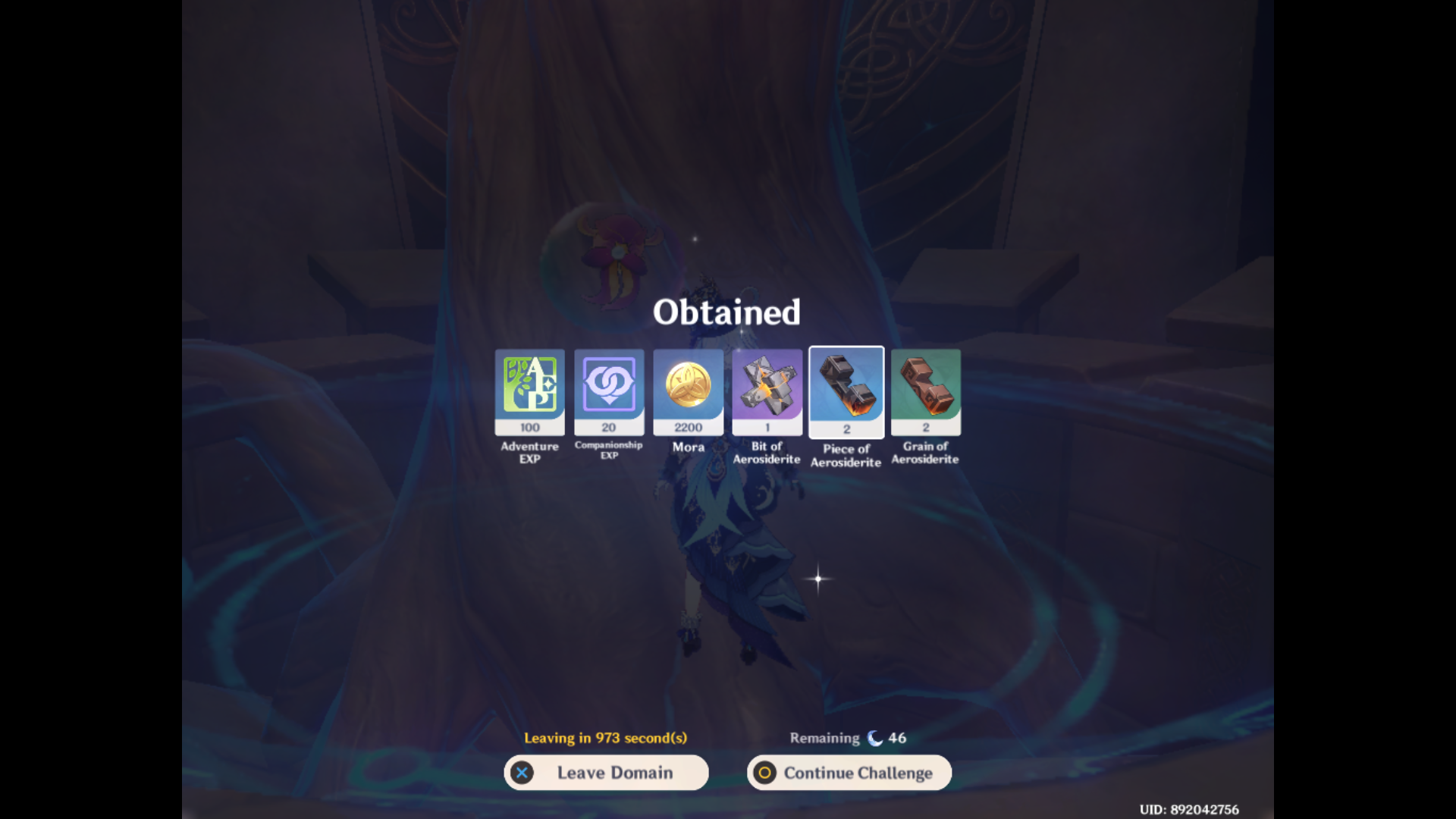Screen dimensions: 1456x819
Task: Click the crescent moon resin icon
Action: (x=874, y=736)
